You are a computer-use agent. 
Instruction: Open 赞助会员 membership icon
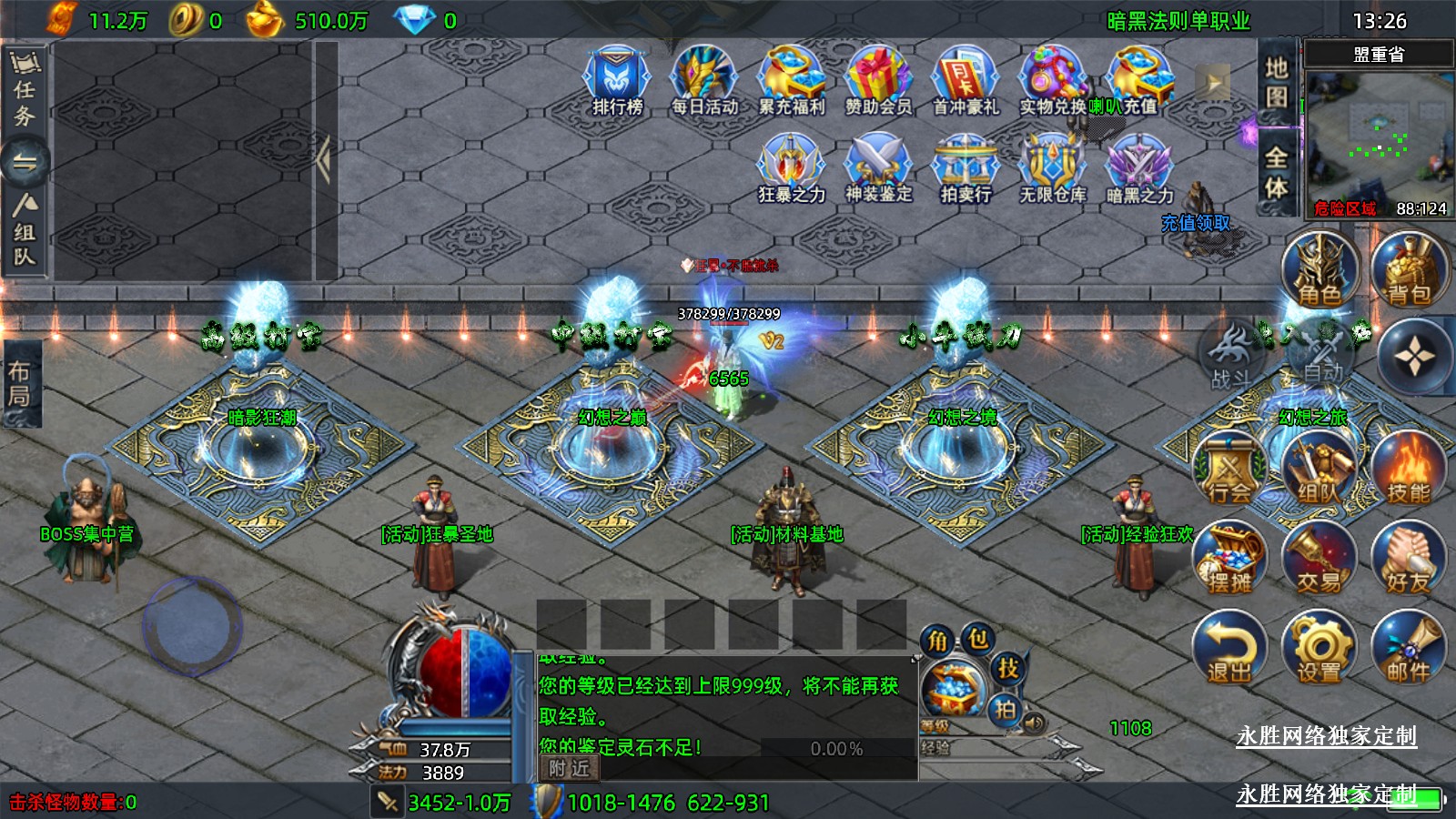point(878,80)
